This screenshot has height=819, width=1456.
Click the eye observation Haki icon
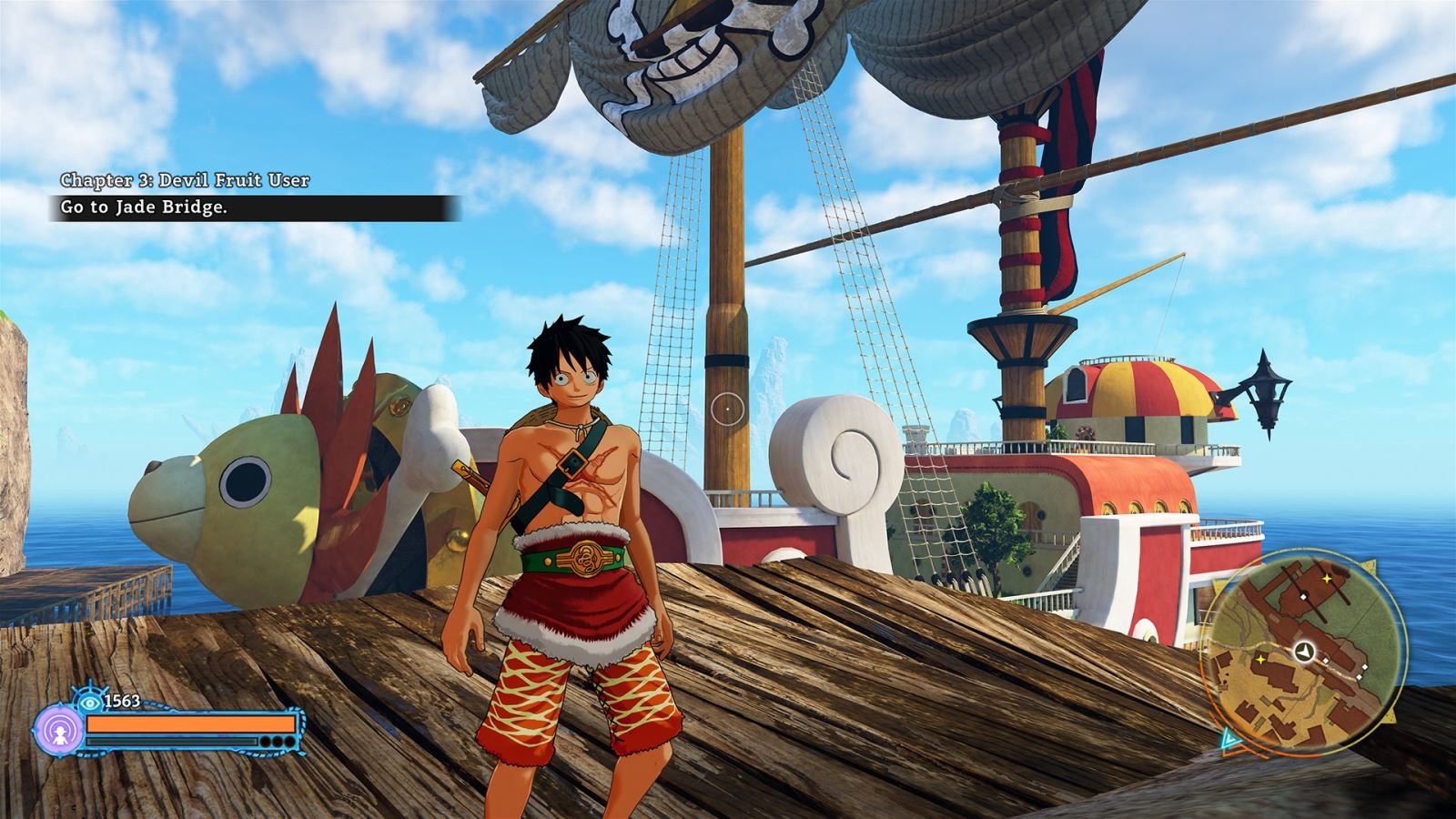[x=90, y=702]
